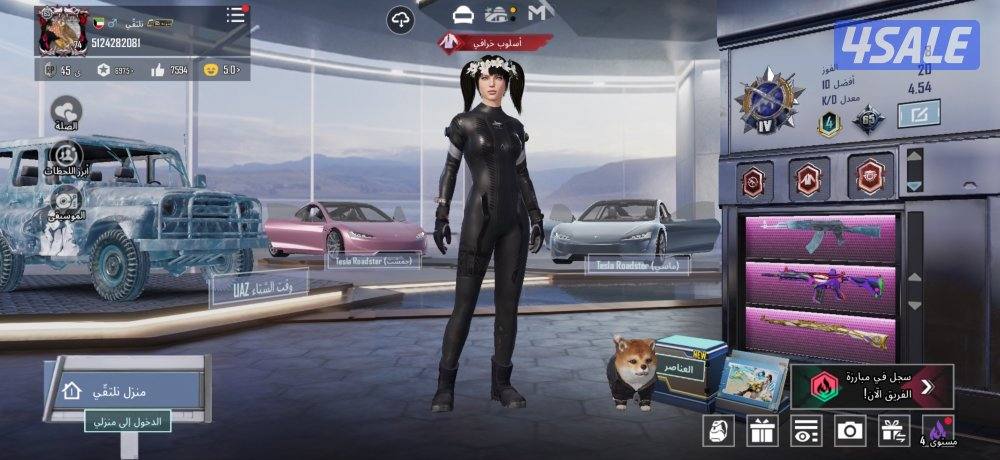Open the gift box icon
This screenshot has height=460, width=1000.
click(762, 431)
